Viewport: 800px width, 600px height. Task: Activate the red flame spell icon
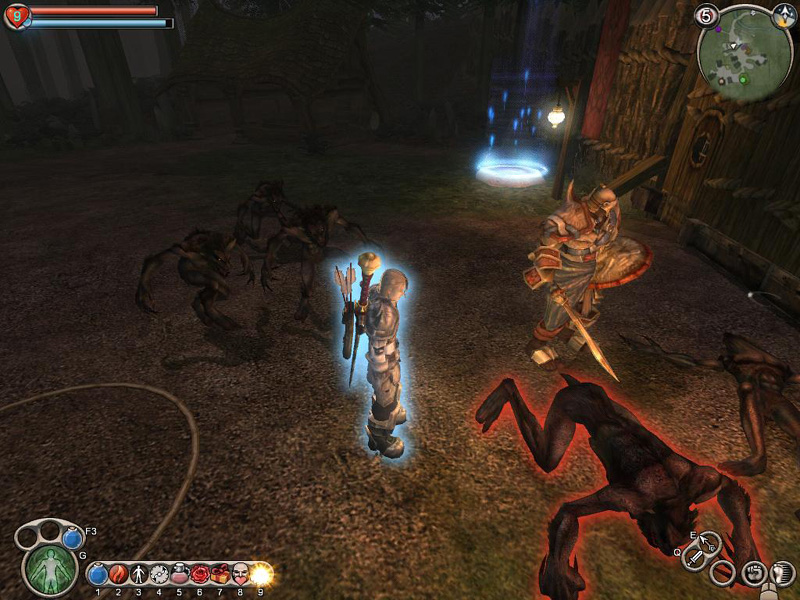(118, 575)
